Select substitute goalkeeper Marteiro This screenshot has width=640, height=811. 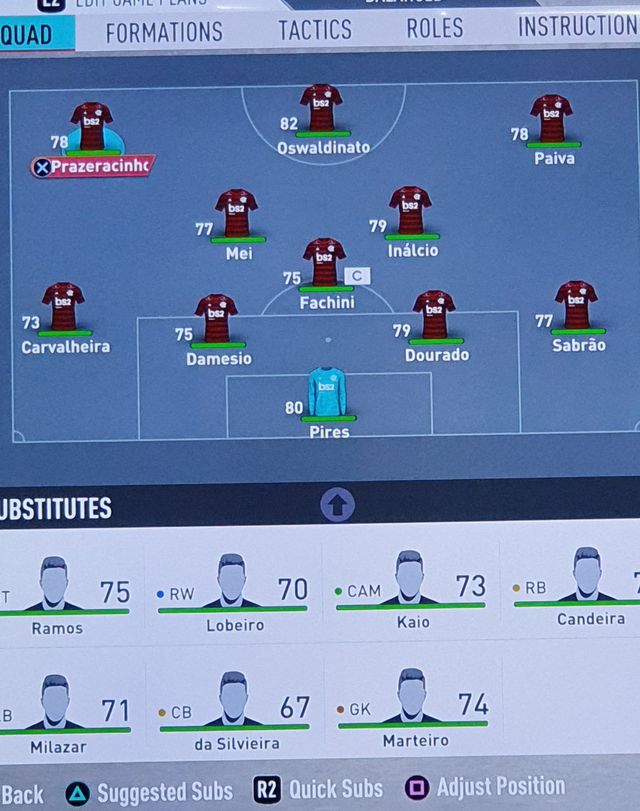412,709
